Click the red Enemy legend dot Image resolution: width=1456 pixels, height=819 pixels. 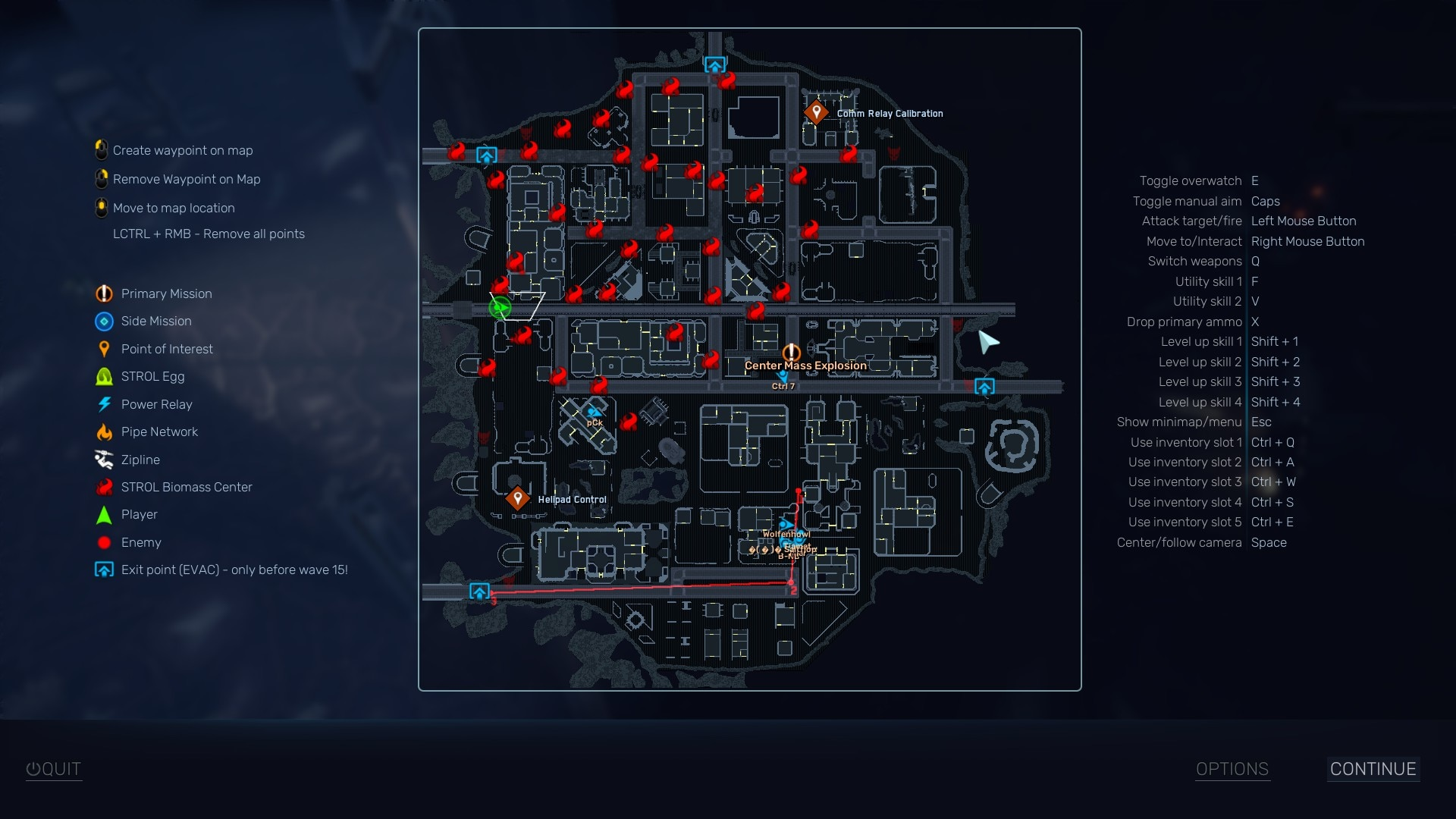pos(104,542)
